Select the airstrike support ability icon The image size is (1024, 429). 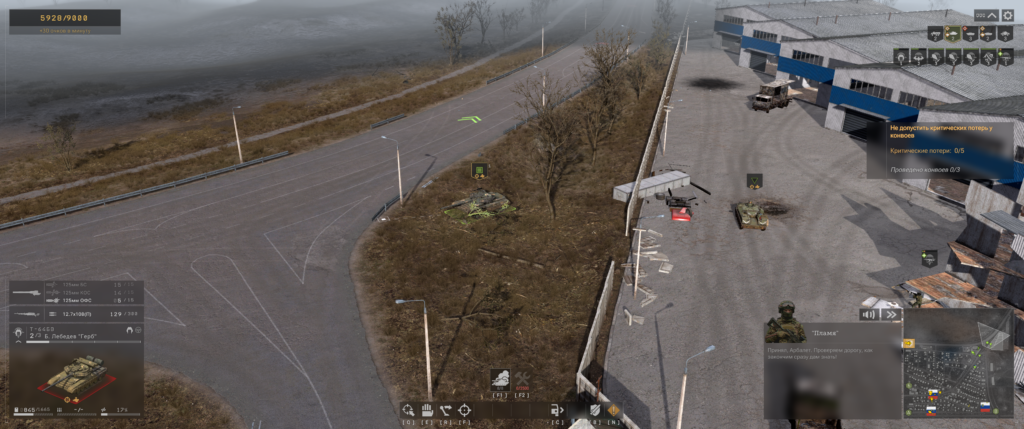point(500,379)
